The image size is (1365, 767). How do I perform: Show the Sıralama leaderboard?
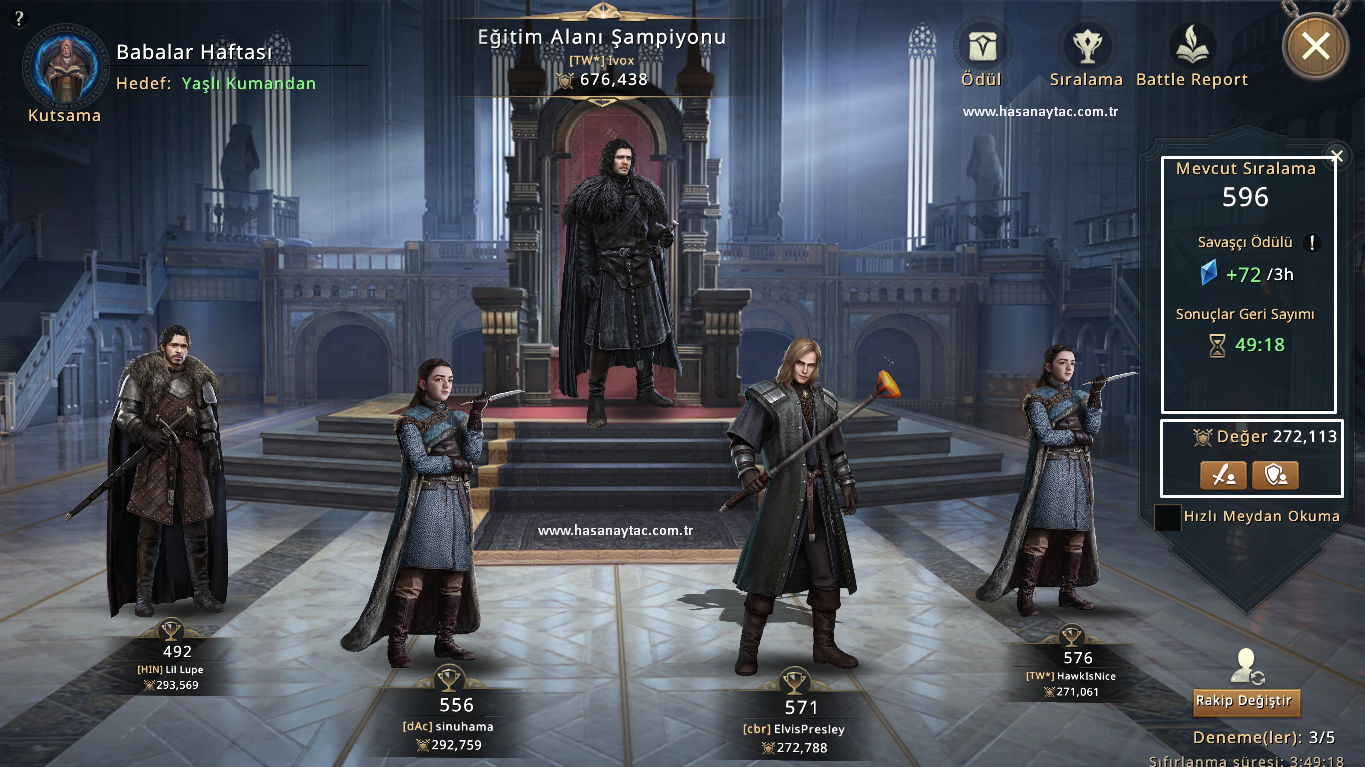tap(1086, 47)
